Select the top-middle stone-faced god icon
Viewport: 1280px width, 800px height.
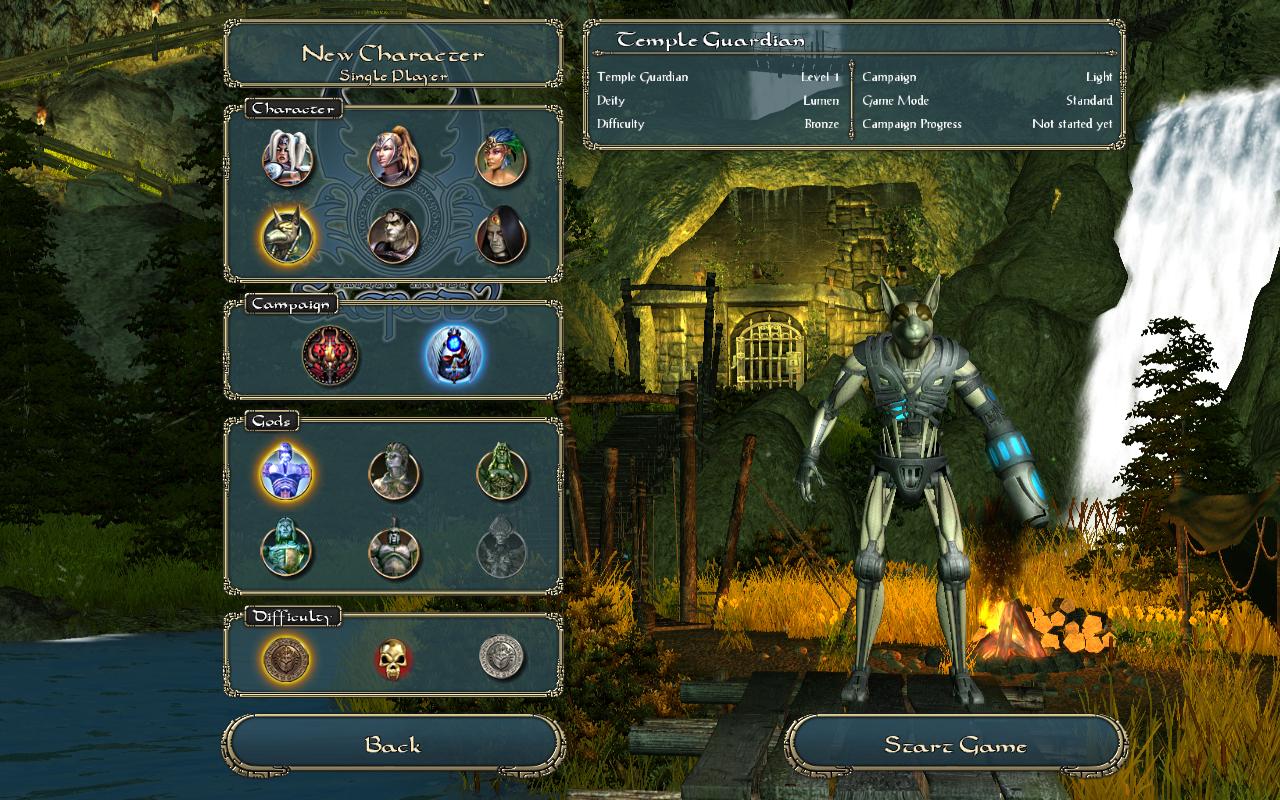(394, 472)
